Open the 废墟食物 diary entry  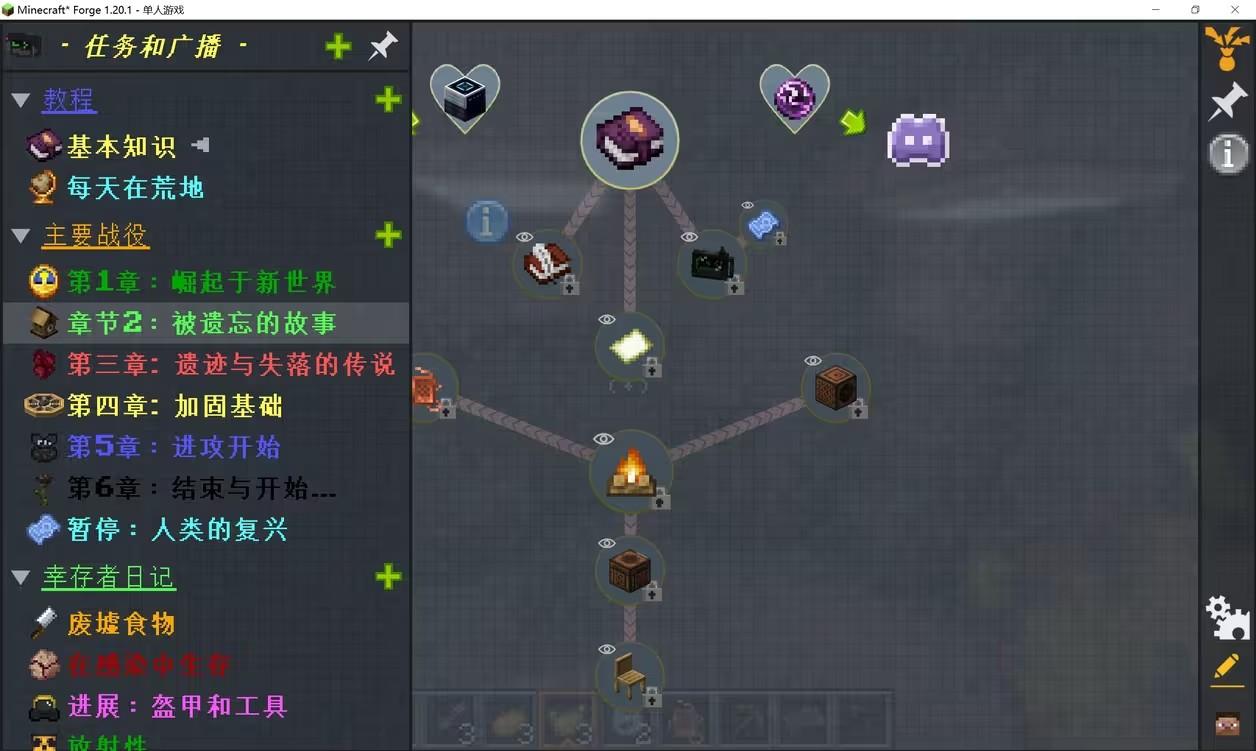point(121,624)
